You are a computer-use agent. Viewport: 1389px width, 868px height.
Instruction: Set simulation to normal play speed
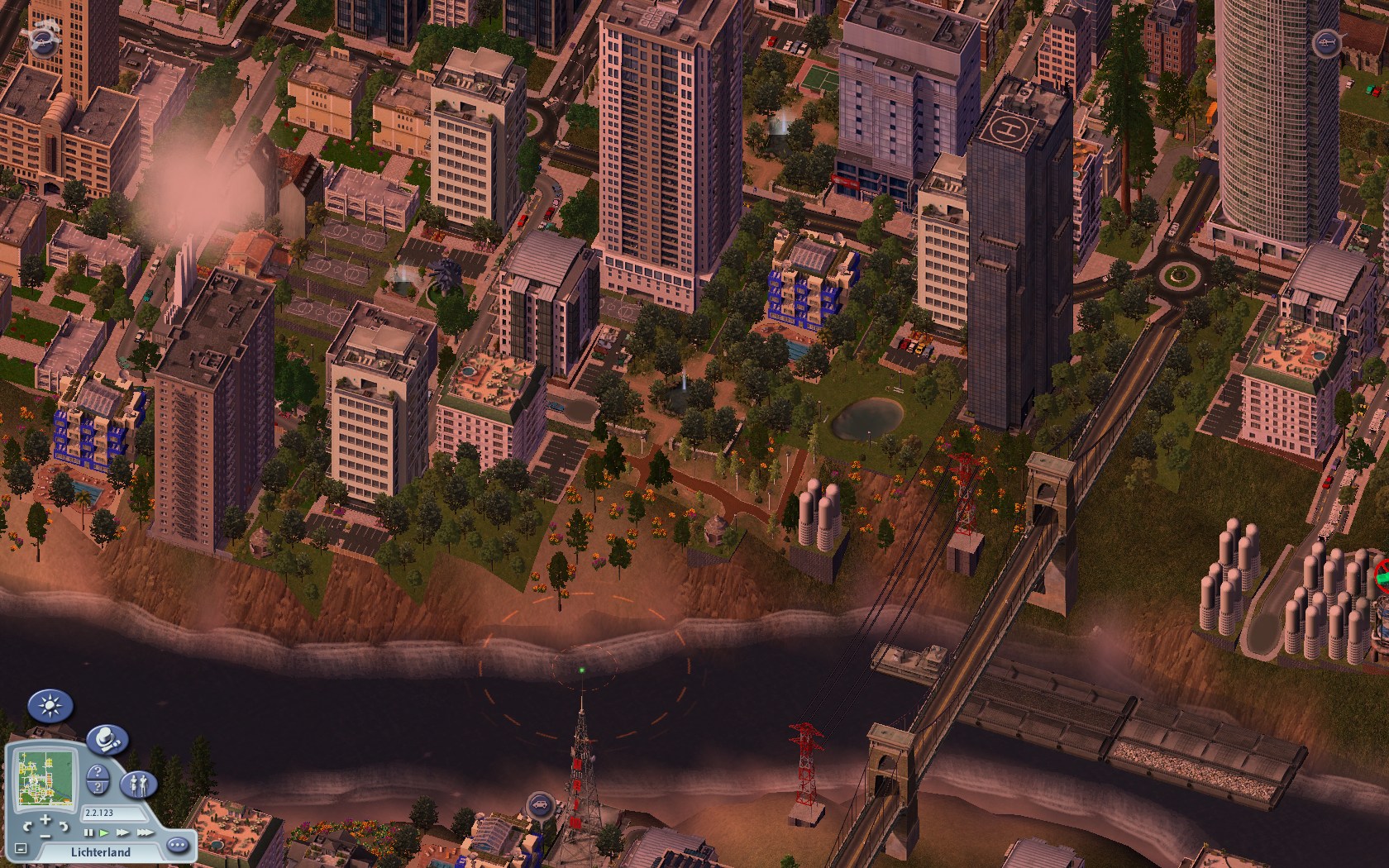click(104, 832)
